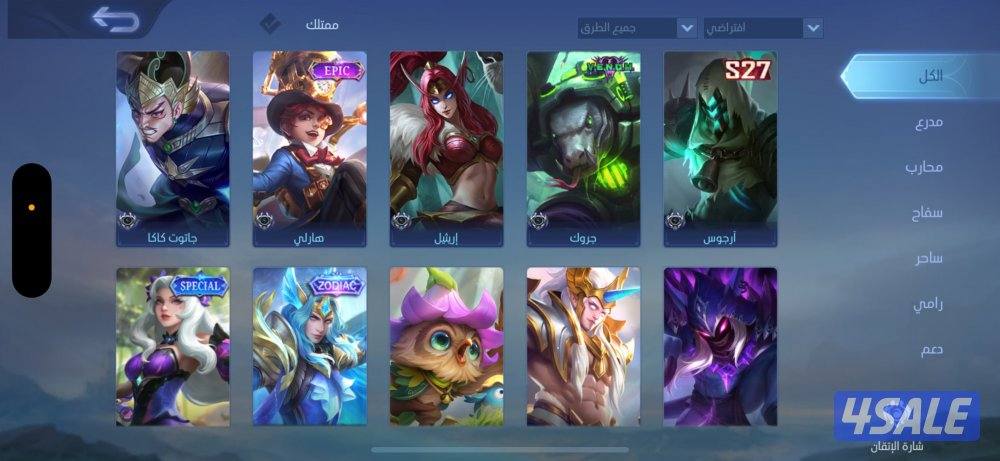The height and width of the screenshot is (461, 1000).
Task: Pick the هارلي Epic hero card
Action: 309,149
